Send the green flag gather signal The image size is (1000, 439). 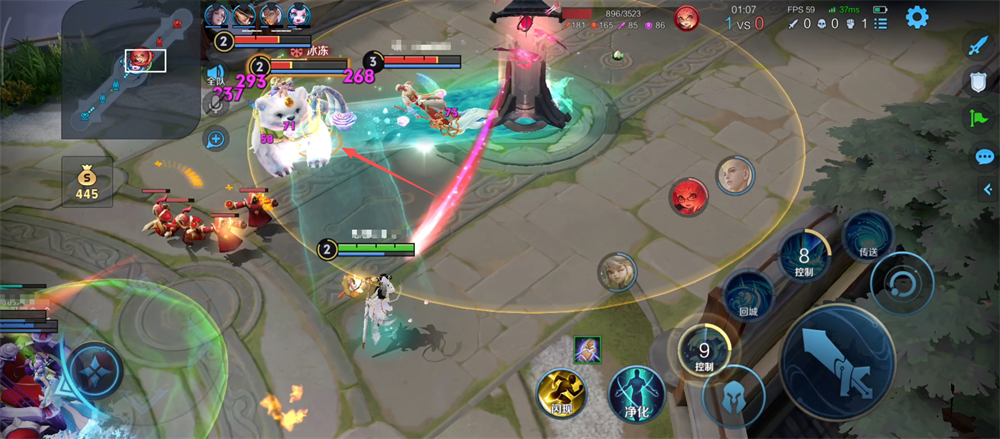(978, 119)
